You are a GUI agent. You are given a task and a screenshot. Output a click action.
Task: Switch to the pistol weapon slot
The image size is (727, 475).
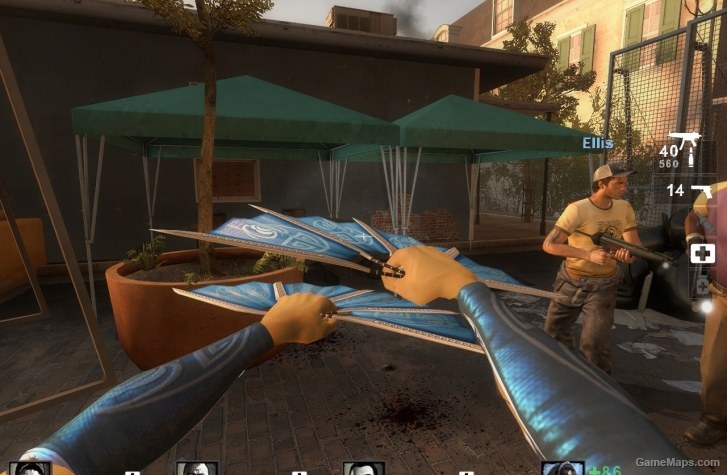tap(699, 190)
